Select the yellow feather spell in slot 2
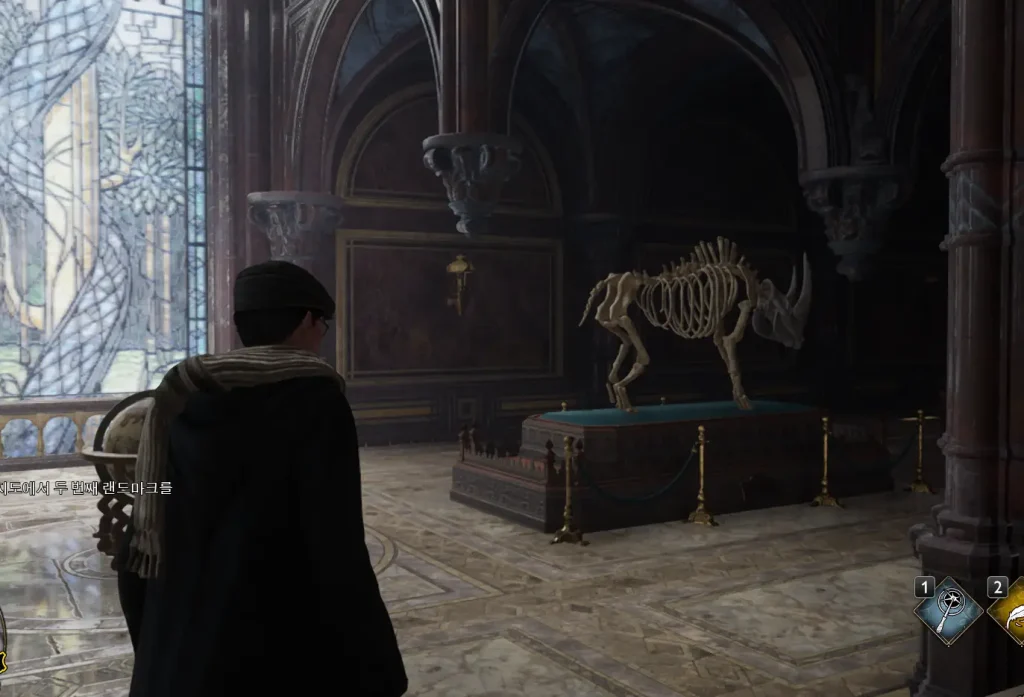The image size is (1024, 697). [x=1010, y=611]
